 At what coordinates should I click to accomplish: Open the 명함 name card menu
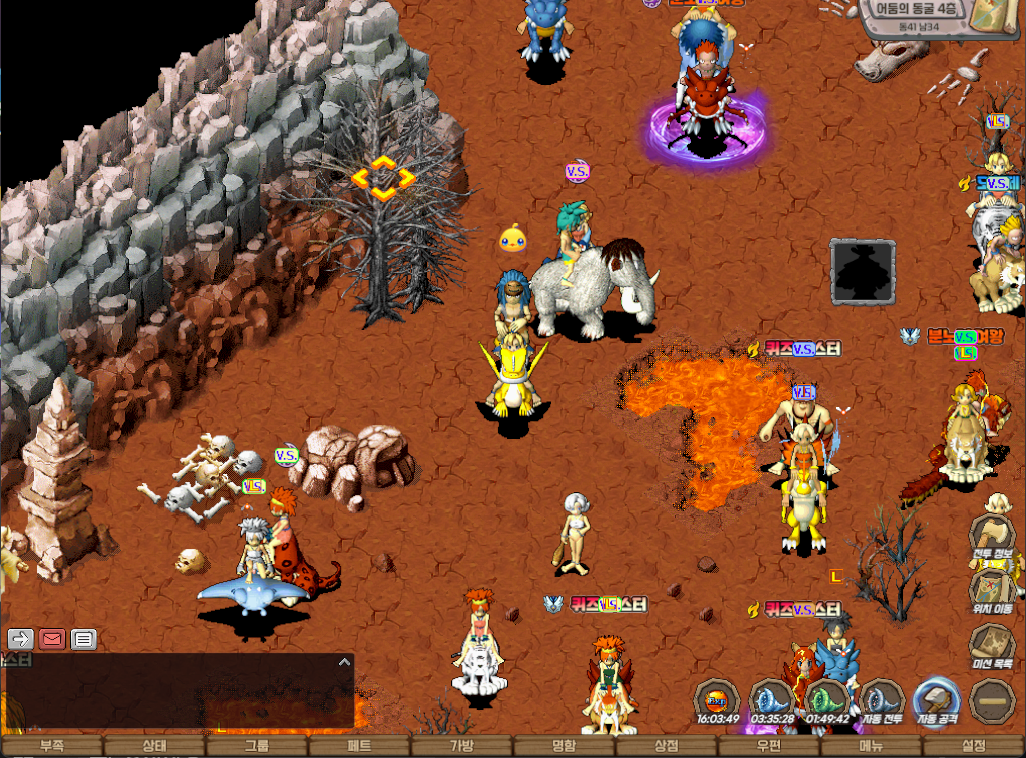click(564, 746)
